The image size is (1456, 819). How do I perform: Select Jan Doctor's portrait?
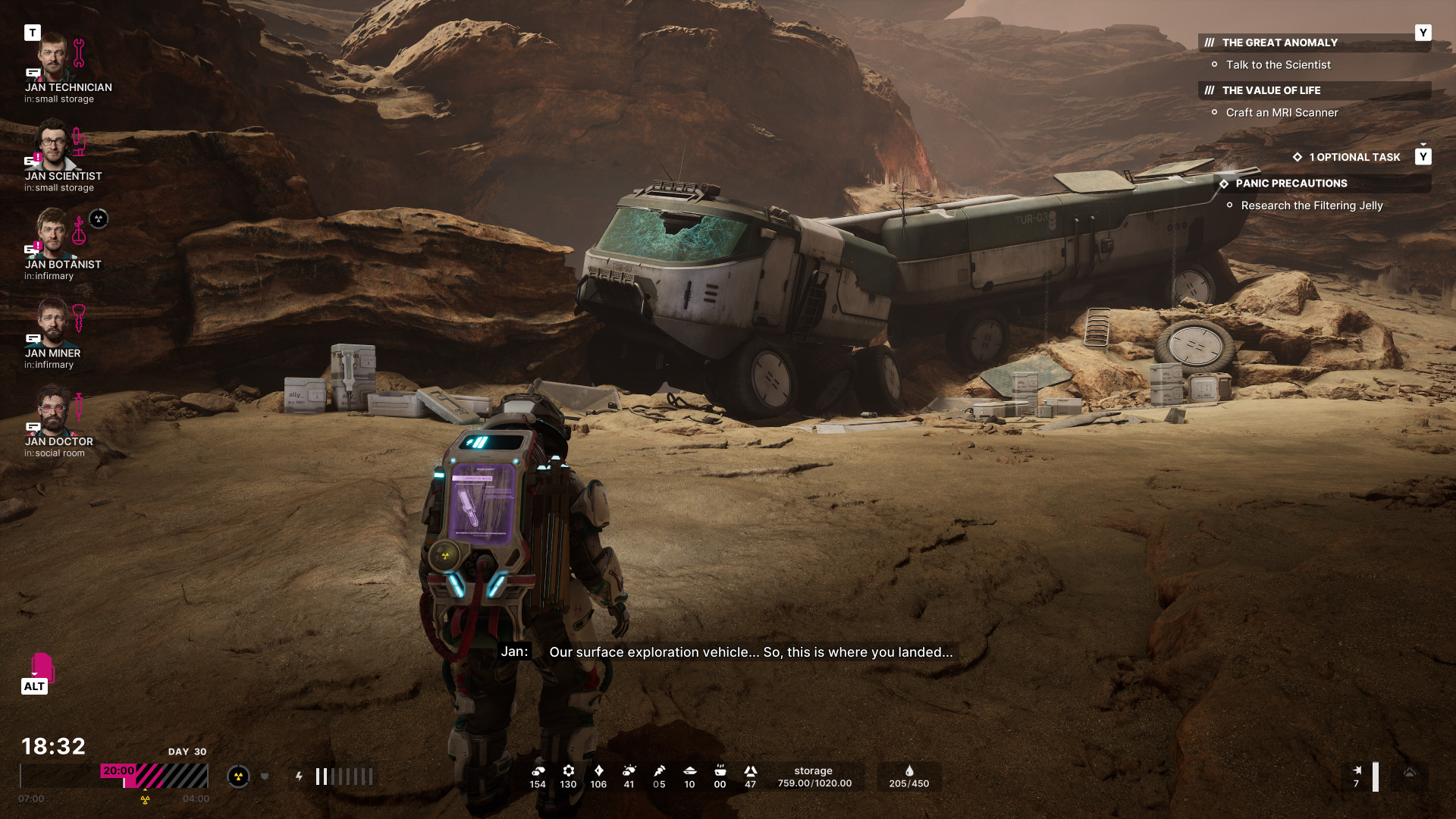tap(52, 410)
